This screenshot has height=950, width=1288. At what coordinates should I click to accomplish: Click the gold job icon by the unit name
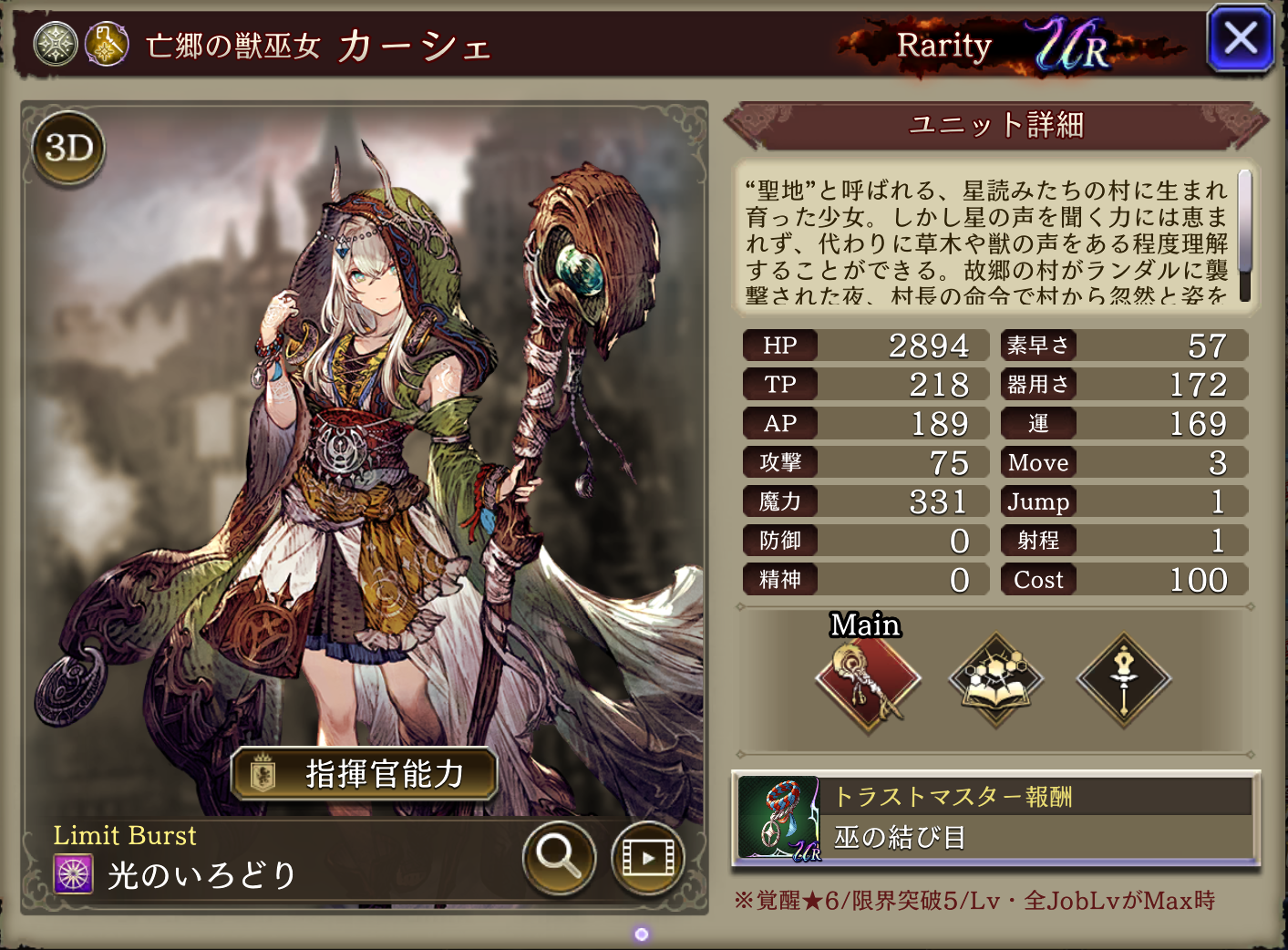pos(107,45)
